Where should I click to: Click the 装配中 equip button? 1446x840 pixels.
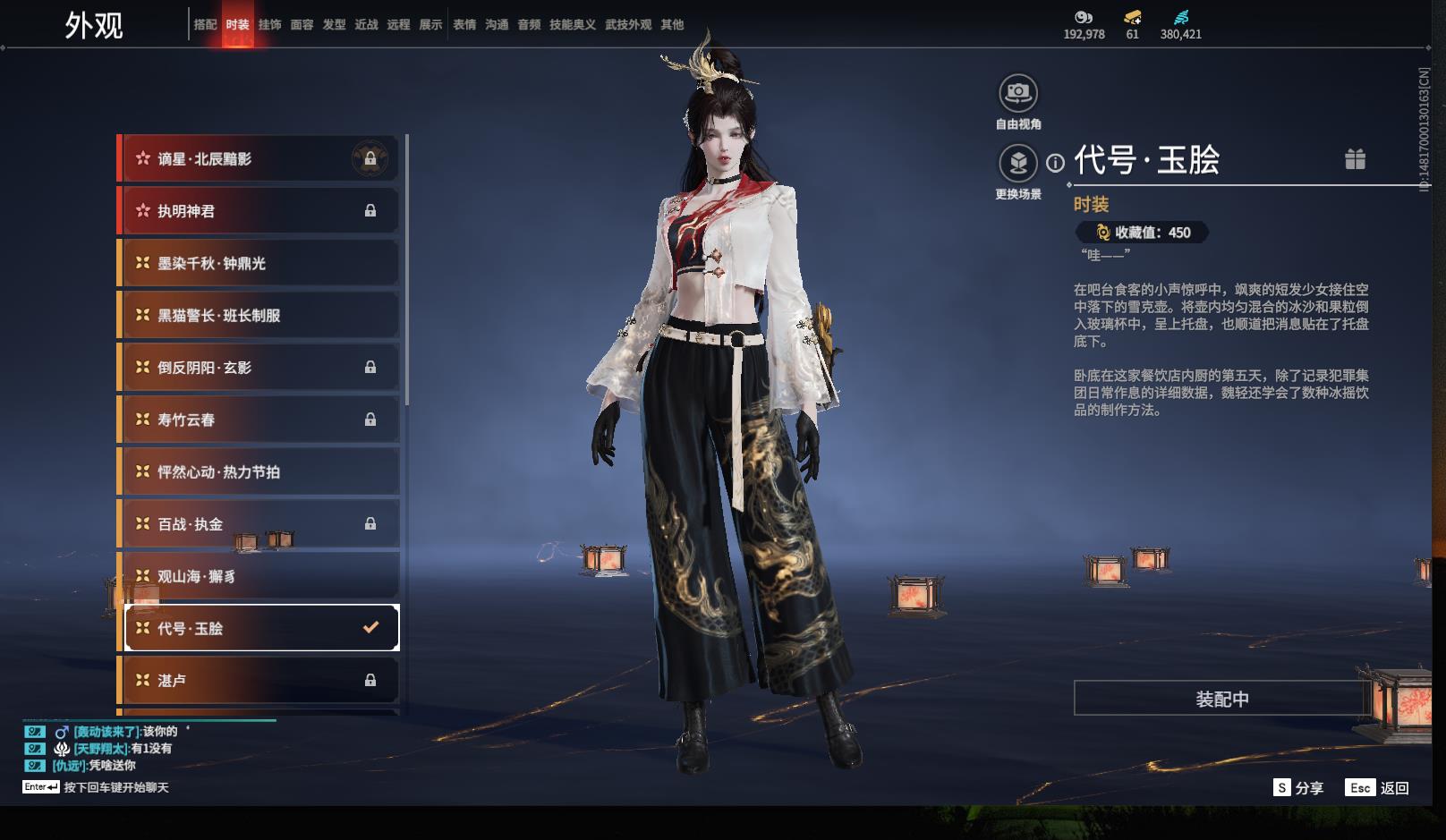(x=1221, y=699)
